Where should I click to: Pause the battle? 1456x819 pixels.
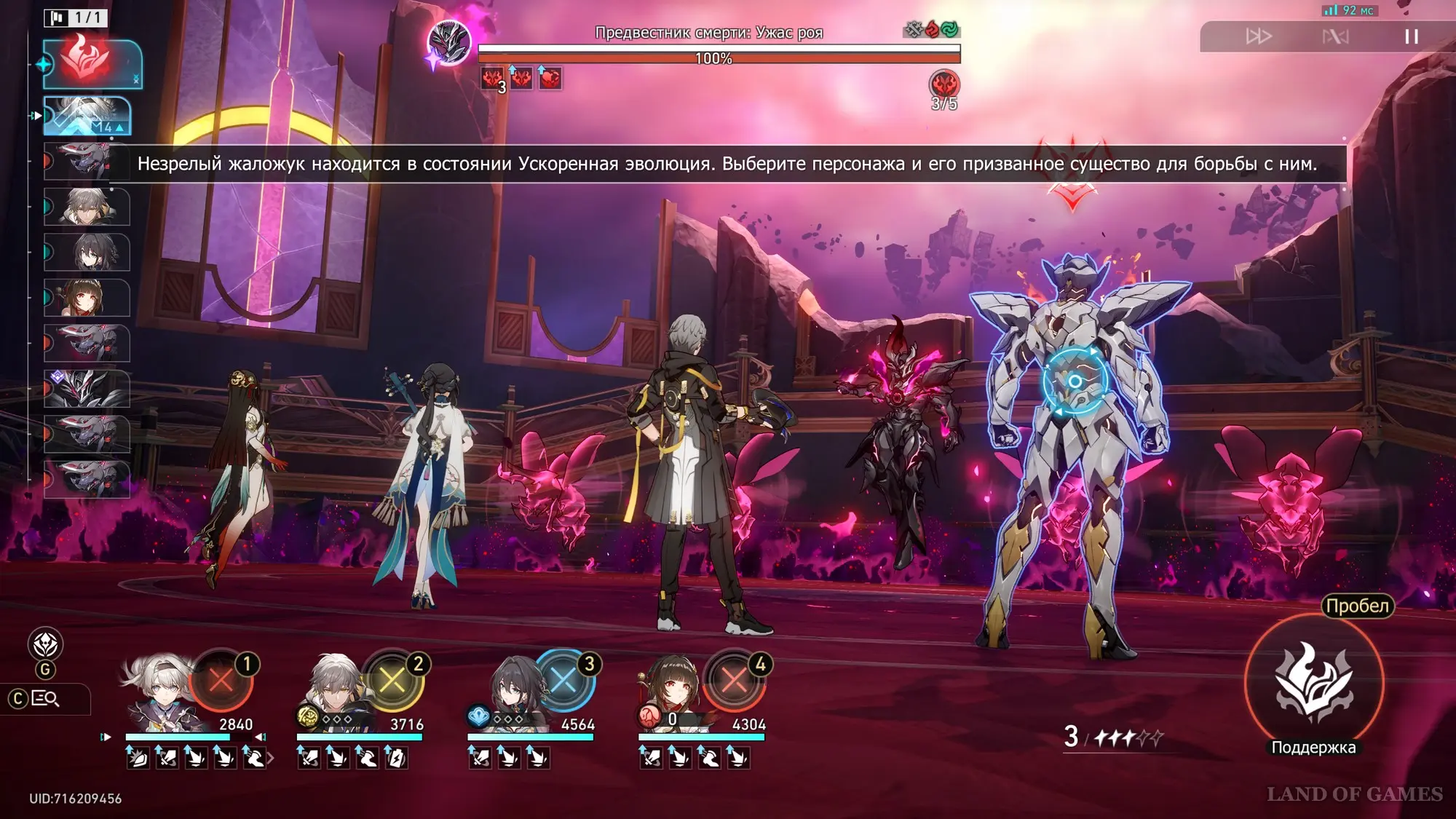(1411, 36)
